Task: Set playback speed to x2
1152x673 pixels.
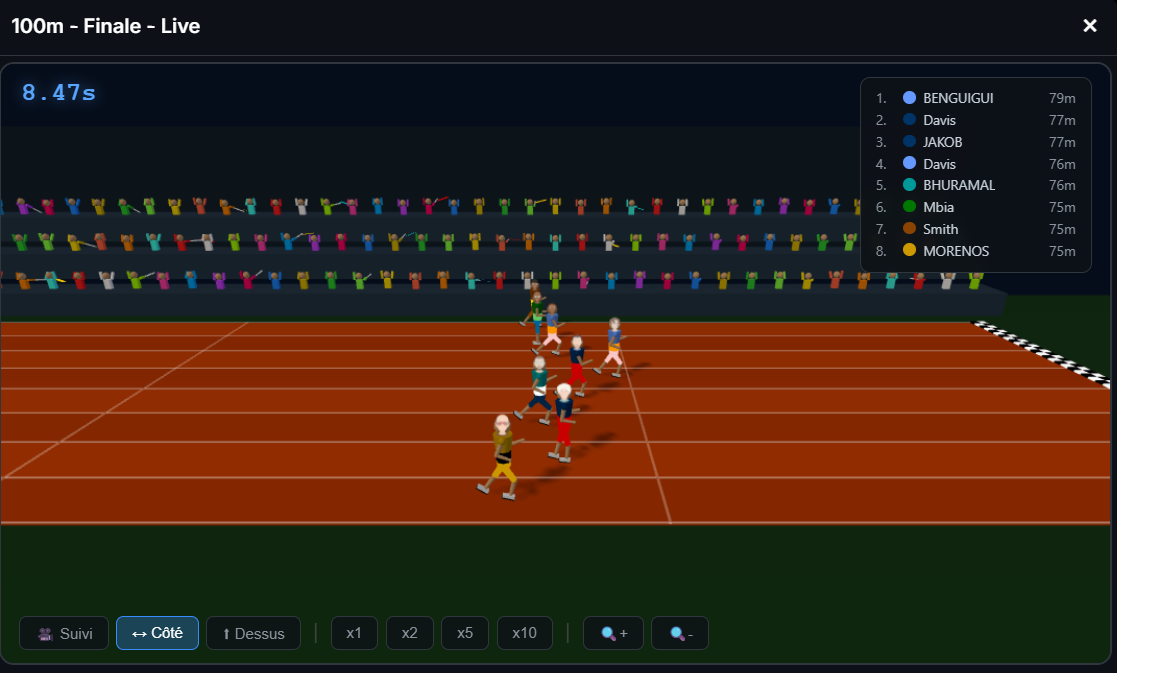Action: (409, 633)
